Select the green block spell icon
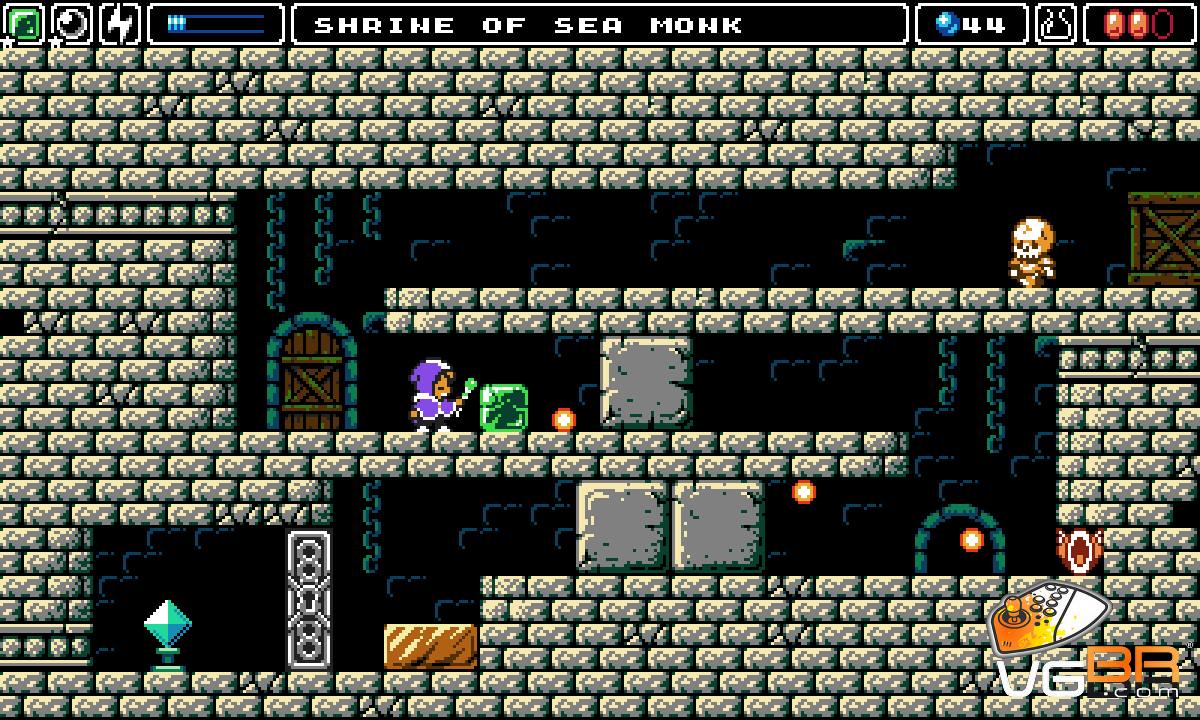 (x=24, y=24)
